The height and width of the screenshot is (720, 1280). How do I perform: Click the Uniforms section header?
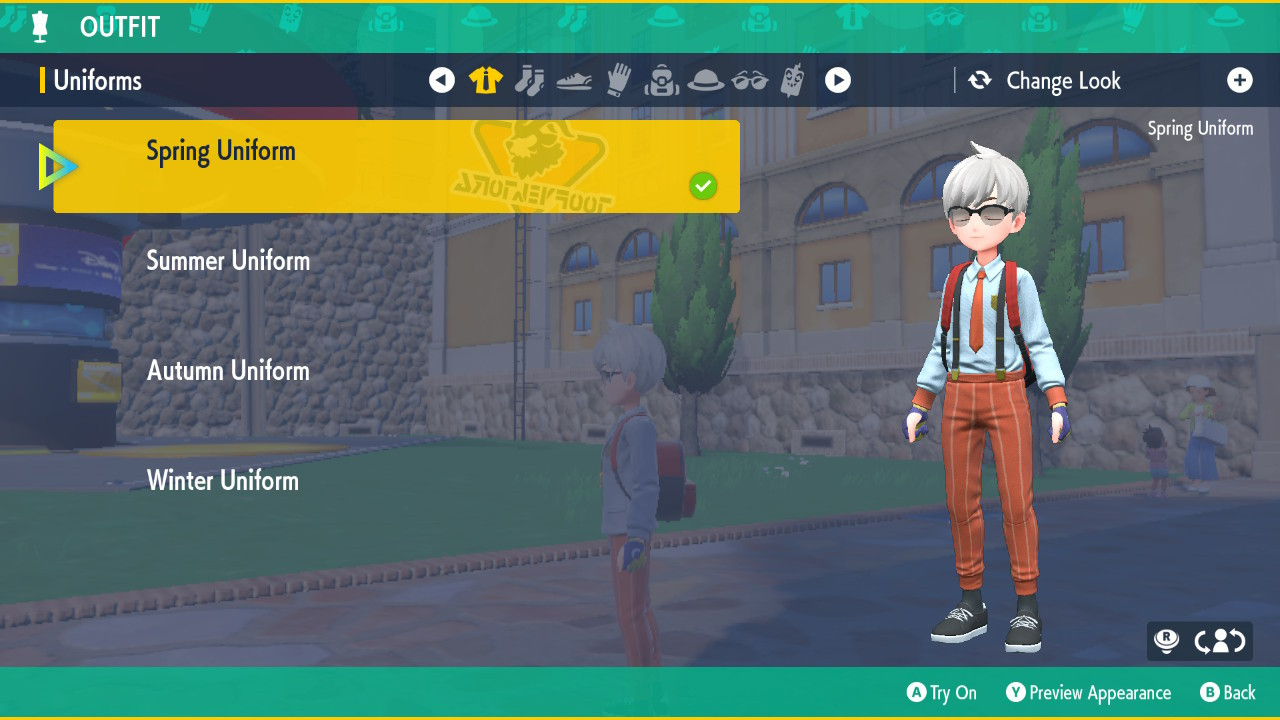click(x=97, y=80)
